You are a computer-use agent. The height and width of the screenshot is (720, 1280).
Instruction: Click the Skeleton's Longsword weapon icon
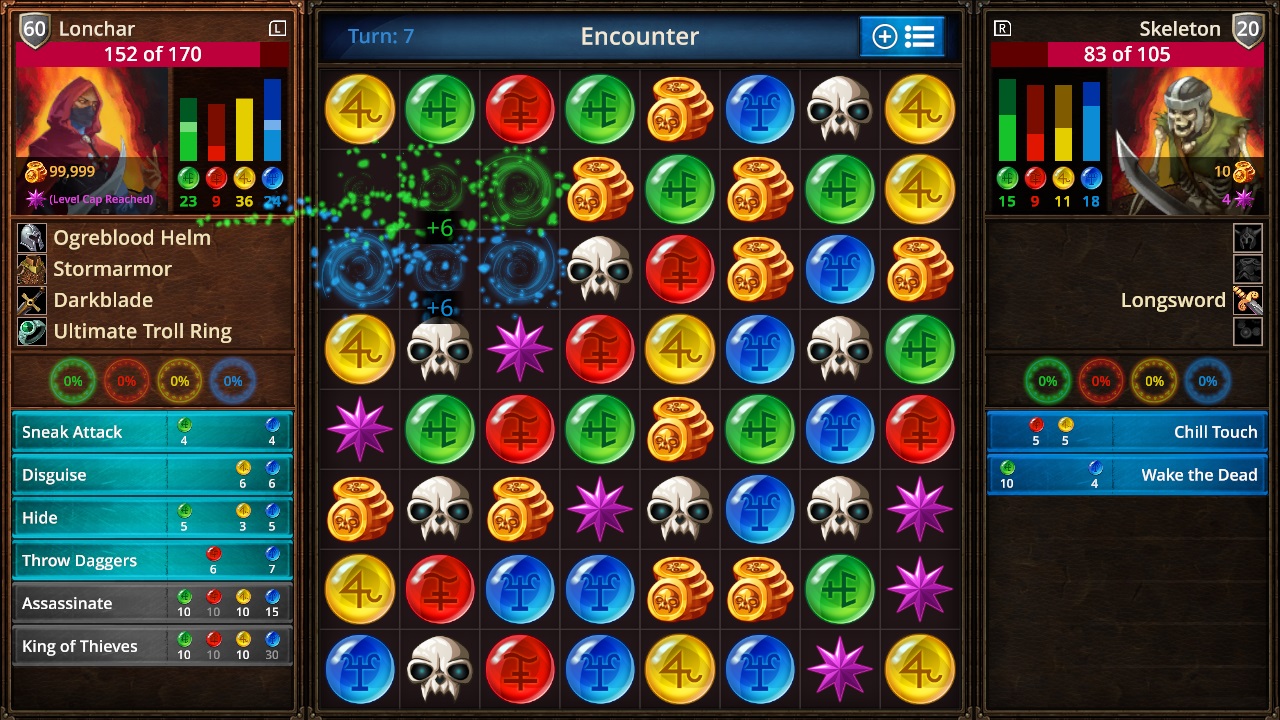[1246, 298]
